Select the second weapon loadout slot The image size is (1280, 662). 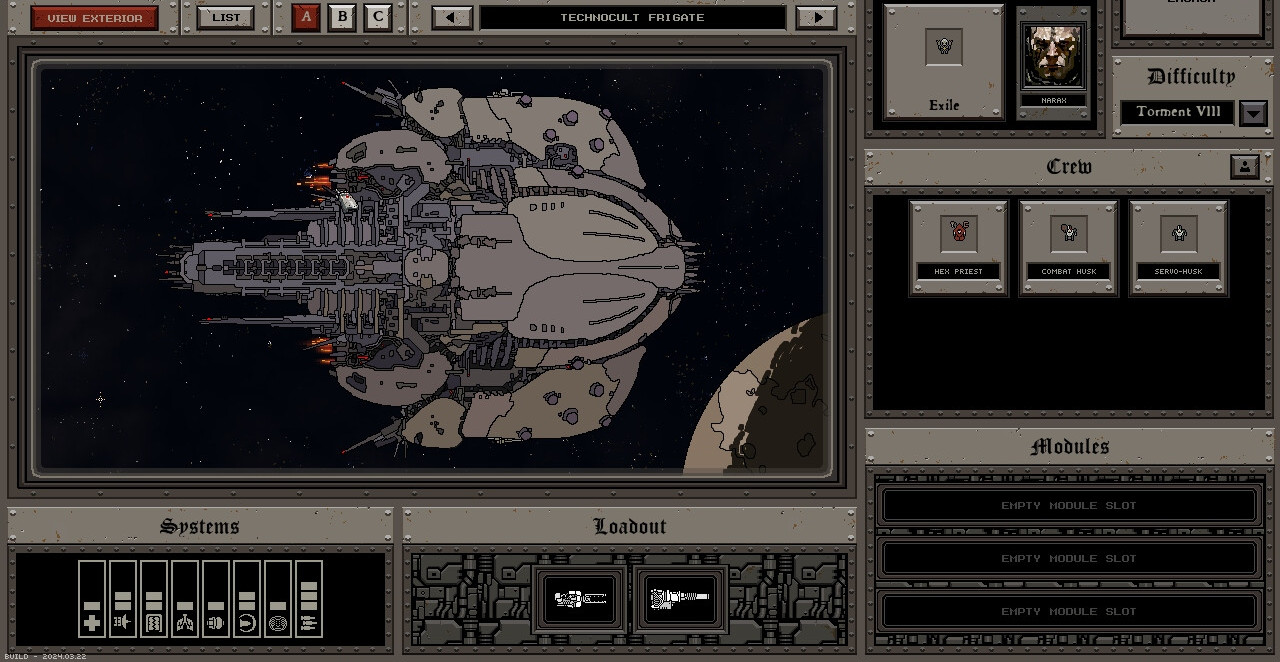click(x=680, y=598)
